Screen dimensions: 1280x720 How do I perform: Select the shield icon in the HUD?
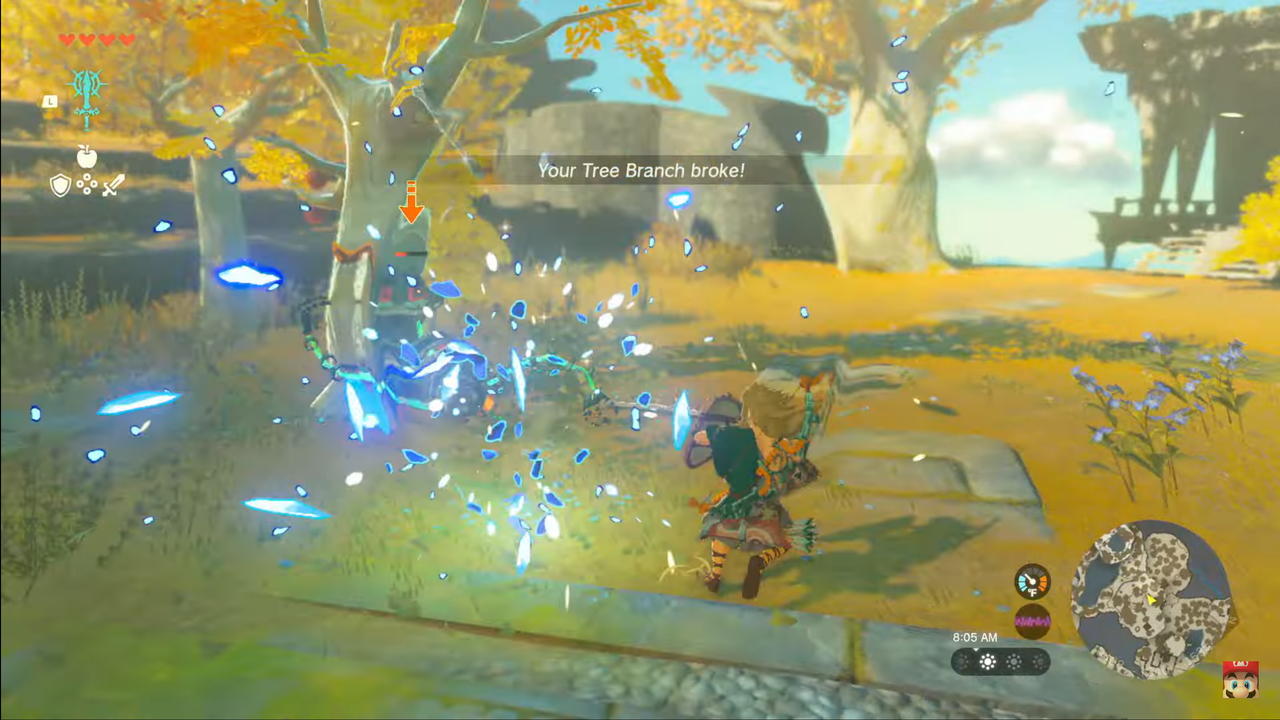click(x=61, y=185)
